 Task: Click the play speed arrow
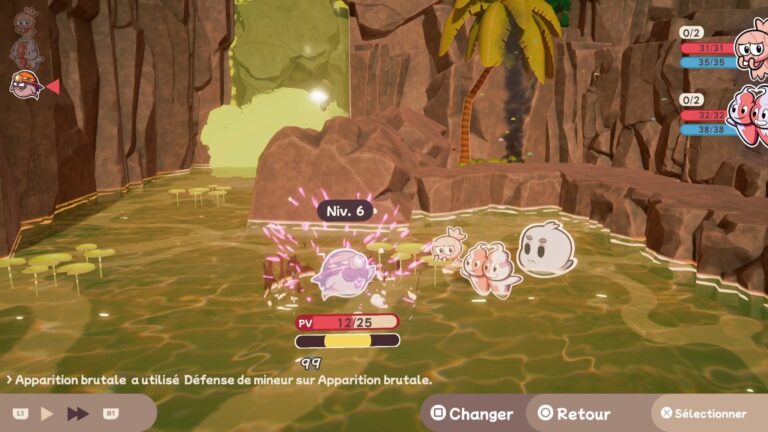click(x=47, y=413)
